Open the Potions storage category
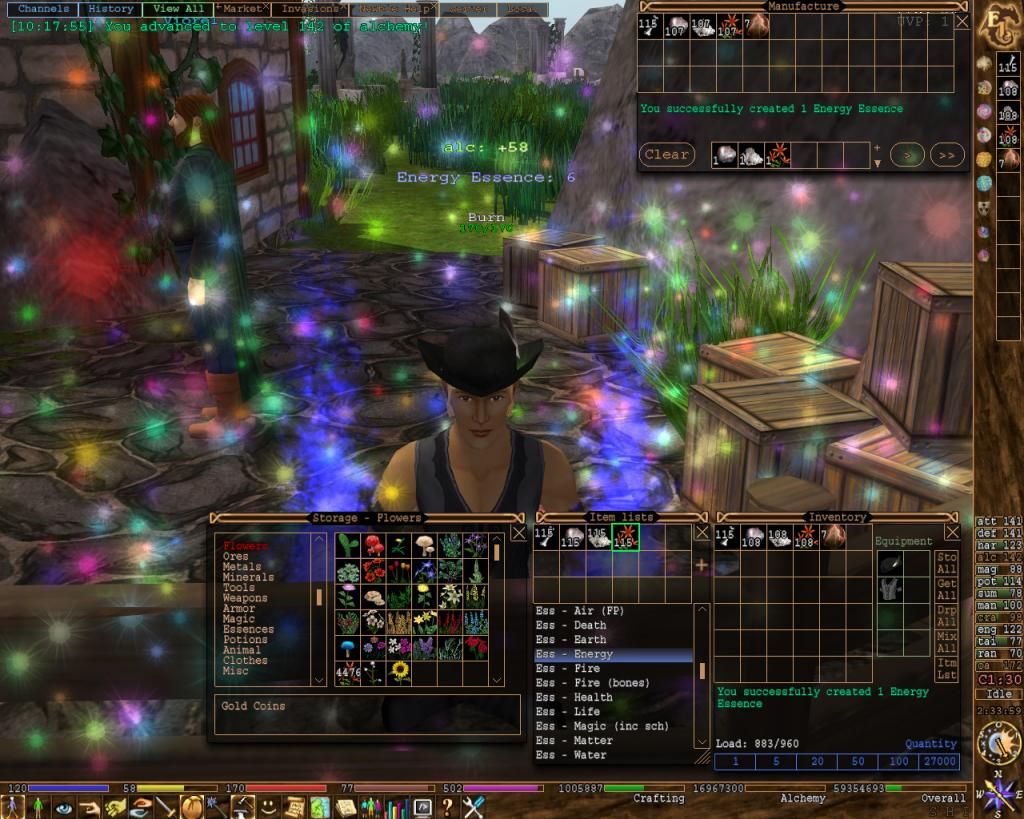Screen dimensions: 1024x819 245,640
